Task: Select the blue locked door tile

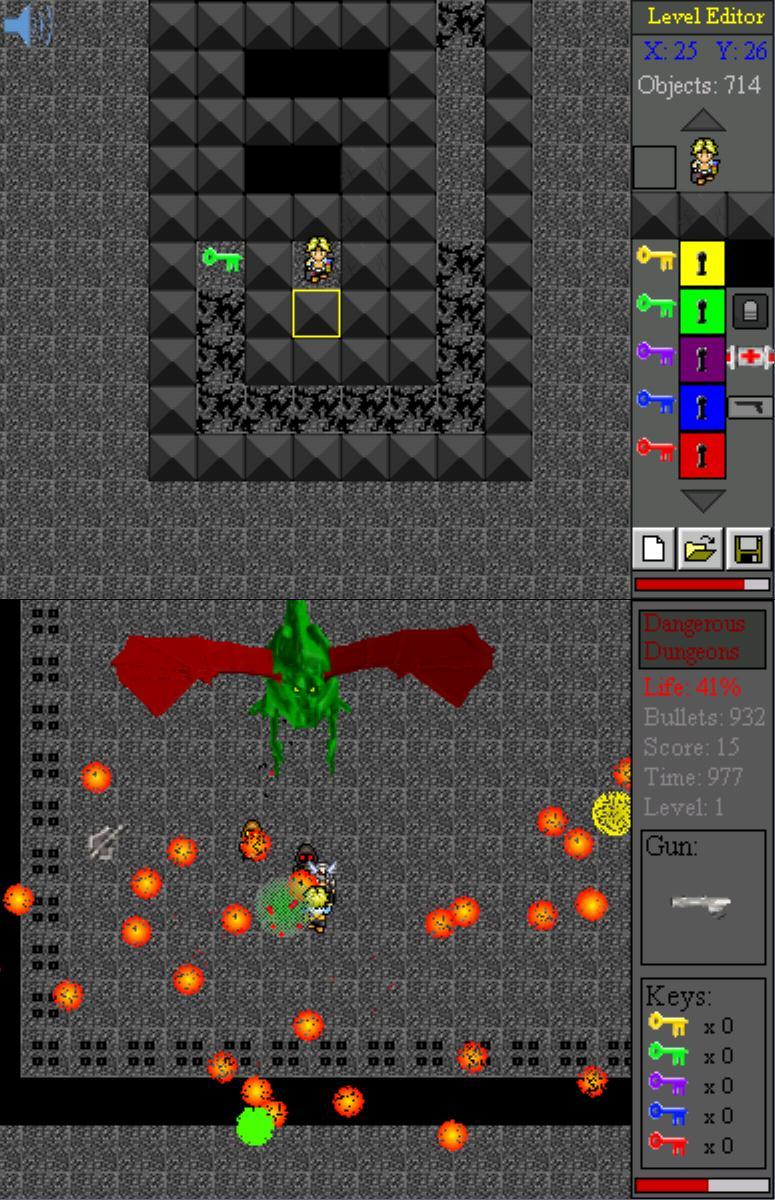Action: pos(702,407)
